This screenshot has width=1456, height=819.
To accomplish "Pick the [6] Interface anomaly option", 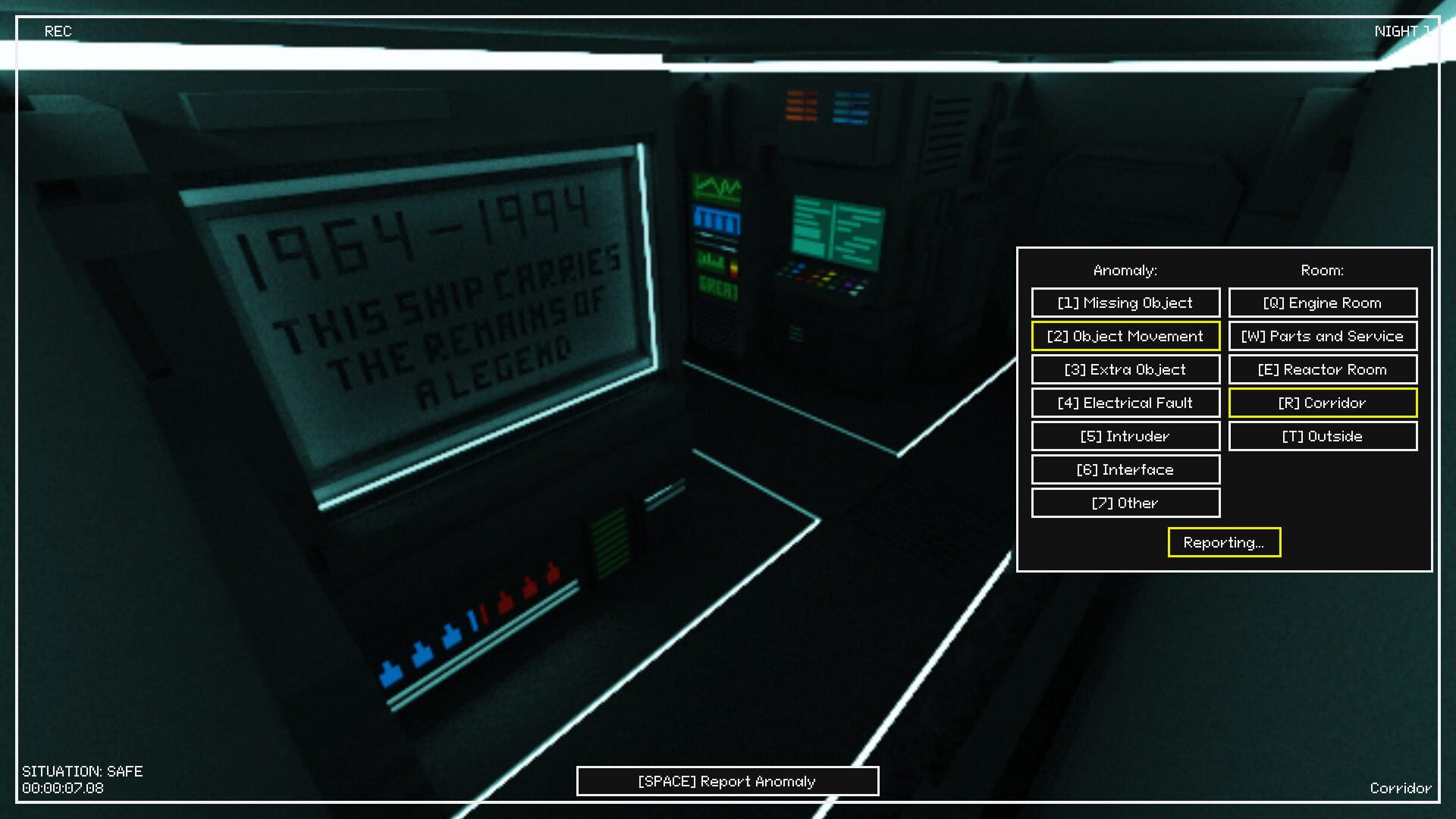I will (x=1125, y=469).
